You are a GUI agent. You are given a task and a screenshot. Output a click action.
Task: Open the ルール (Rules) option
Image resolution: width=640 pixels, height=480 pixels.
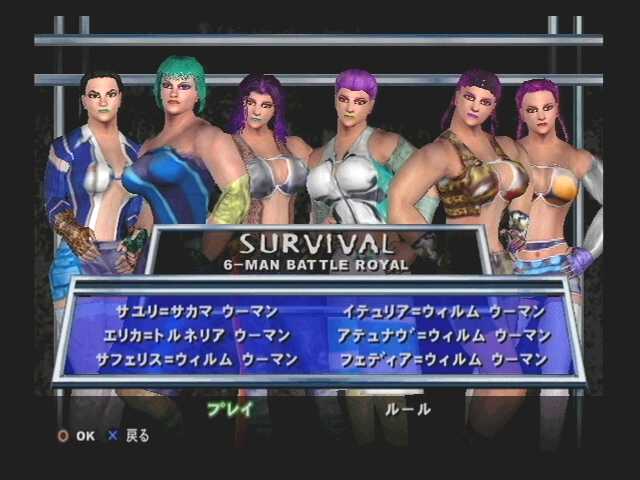coord(408,409)
